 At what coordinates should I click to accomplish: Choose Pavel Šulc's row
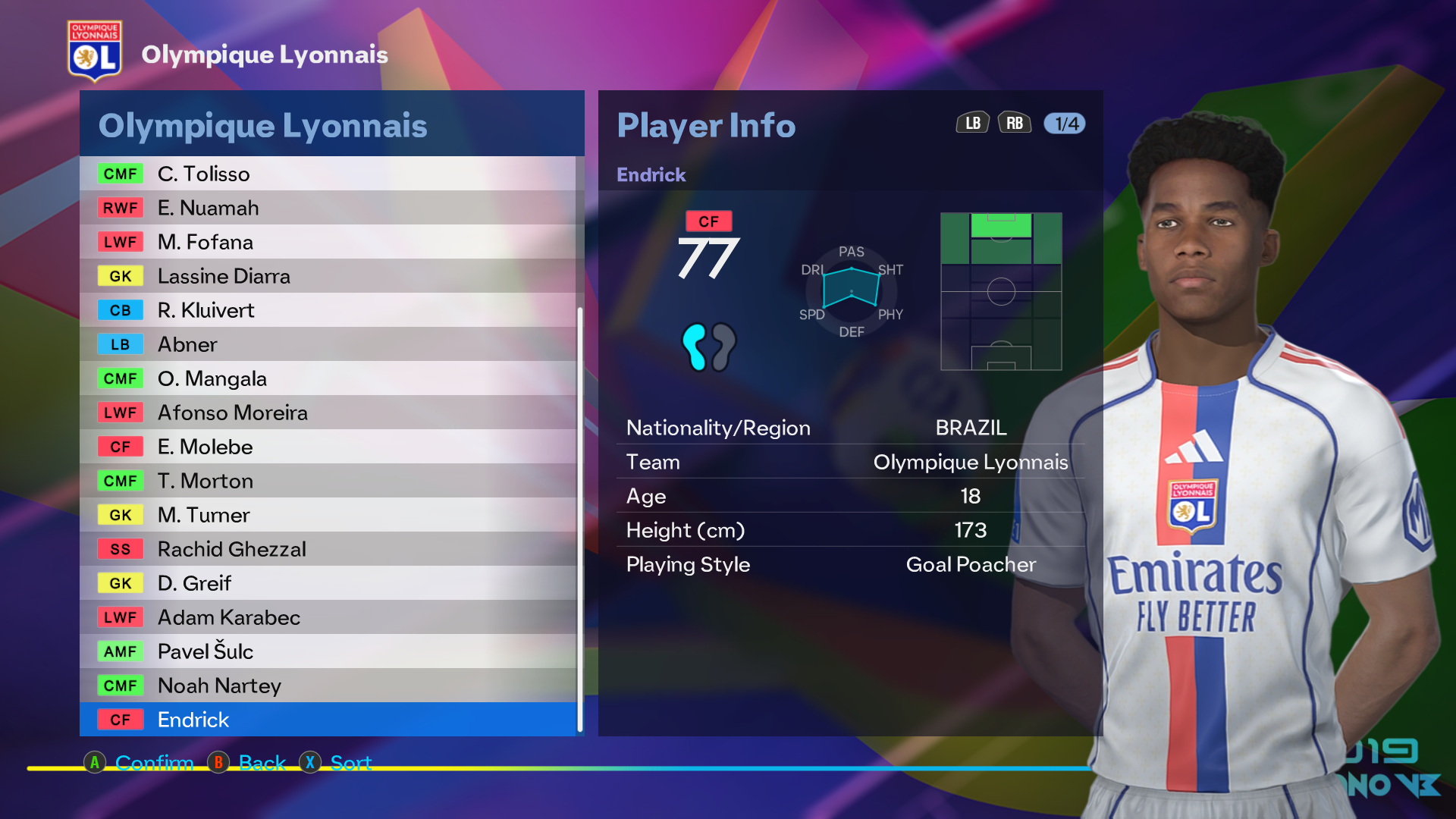(x=328, y=651)
